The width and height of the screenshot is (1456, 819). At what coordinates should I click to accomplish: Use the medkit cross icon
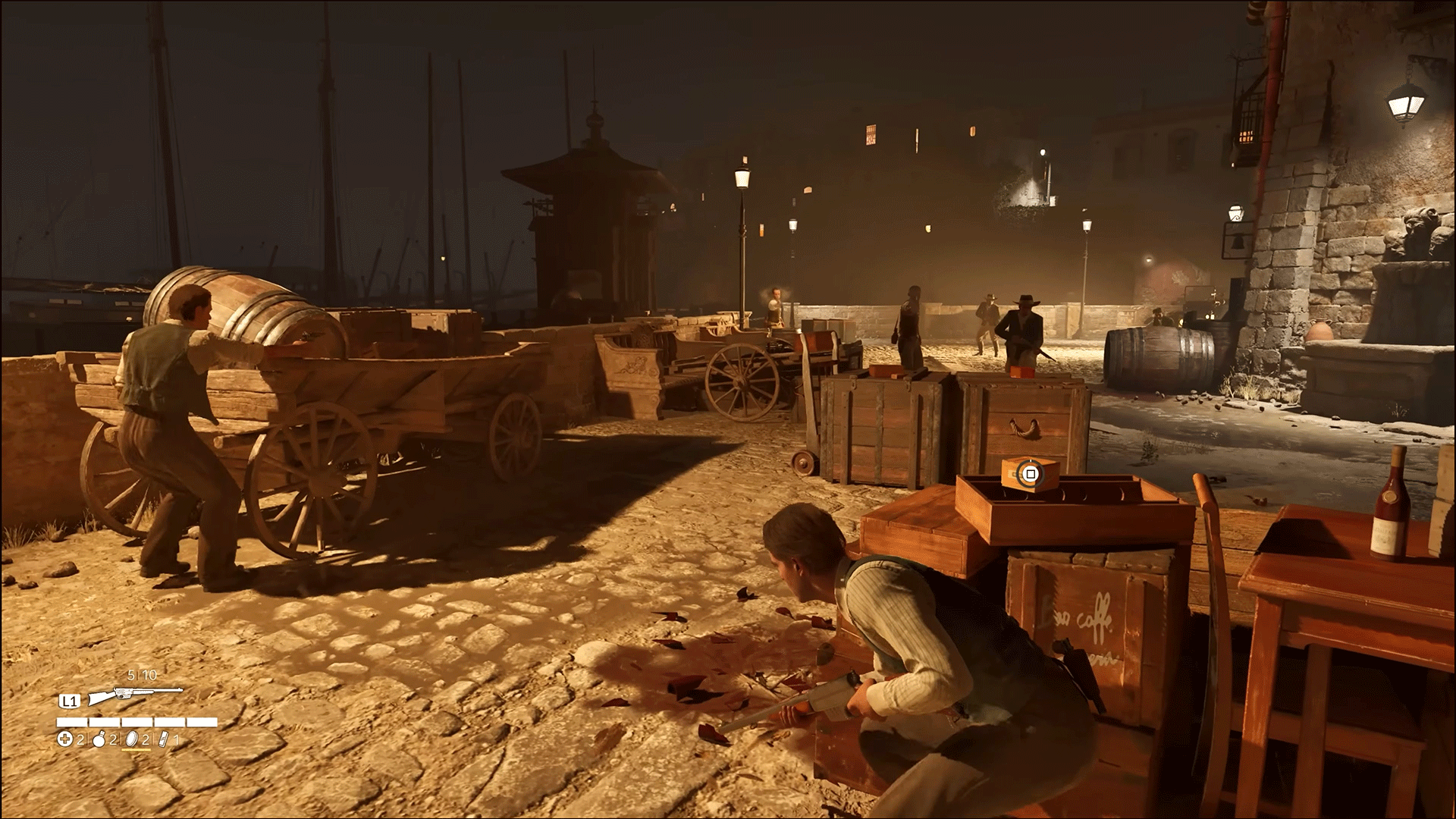65,740
